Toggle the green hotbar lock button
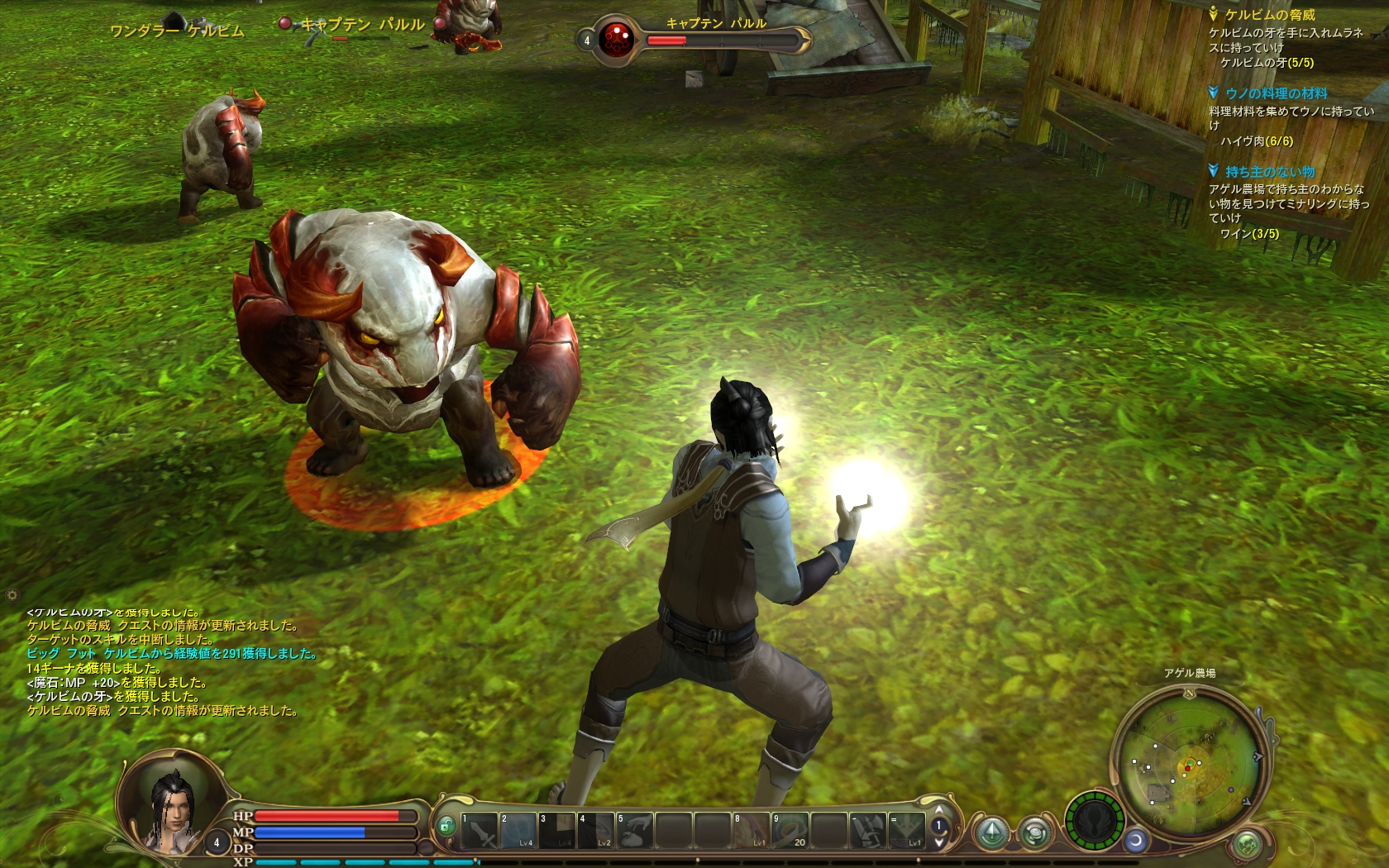 click(x=446, y=825)
